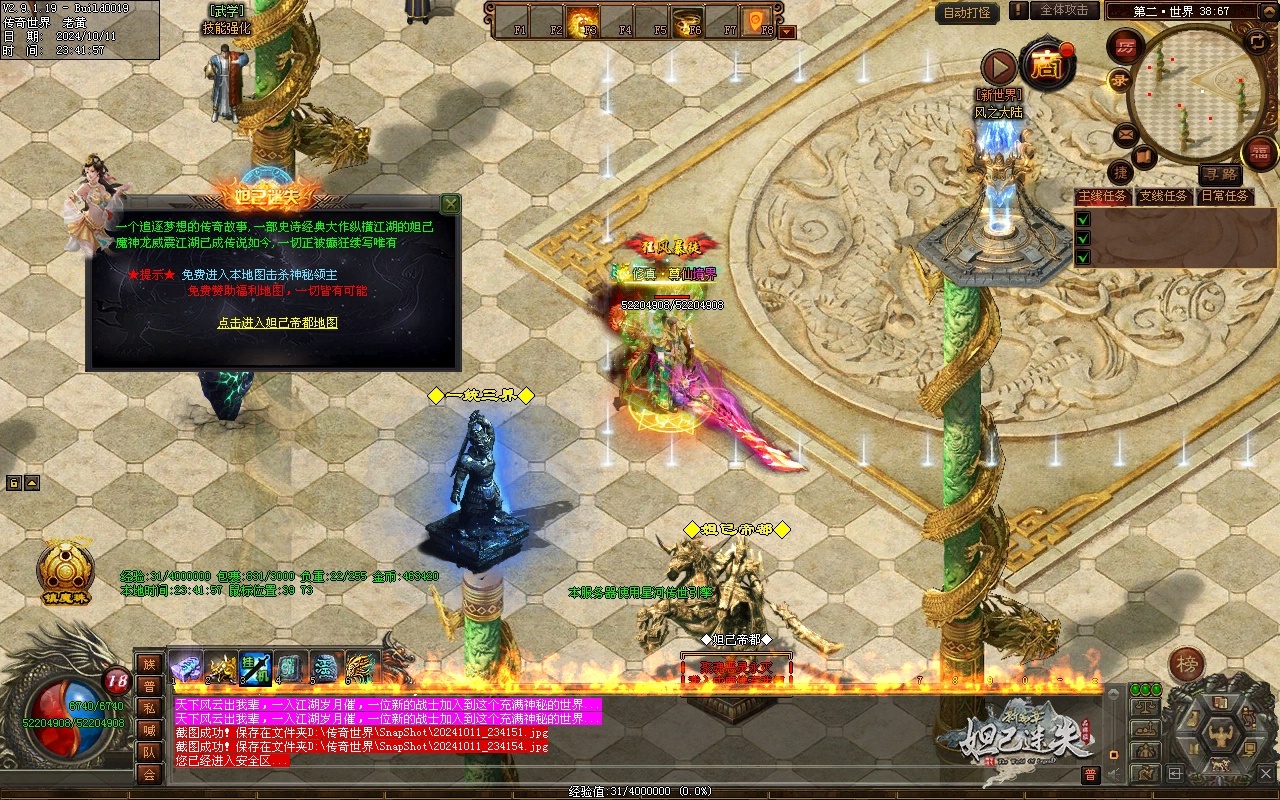Click the scales trade button
This screenshot has height=800, width=1280.
coord(1146,707)
